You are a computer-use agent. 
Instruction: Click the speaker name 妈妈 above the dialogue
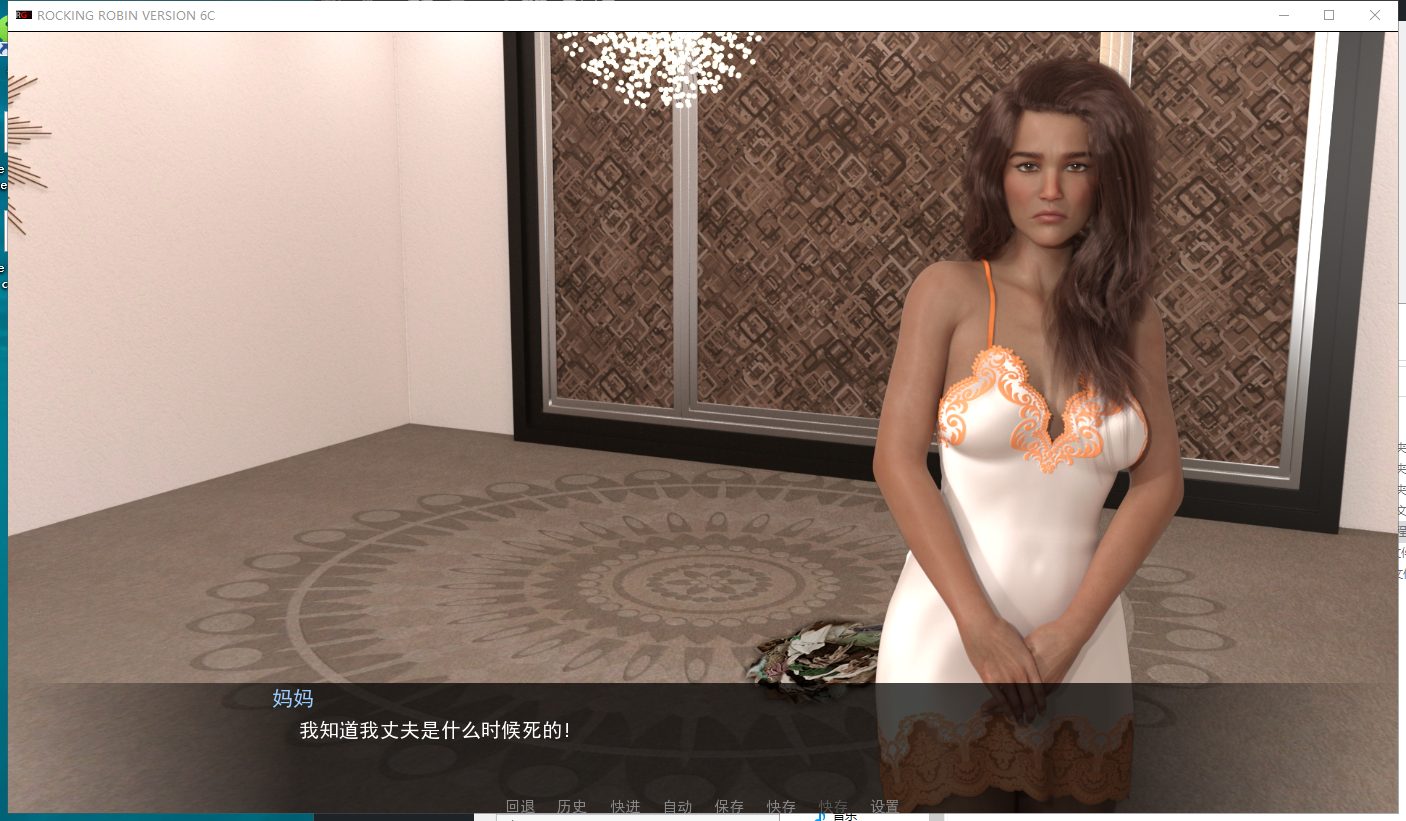point(294,699)
